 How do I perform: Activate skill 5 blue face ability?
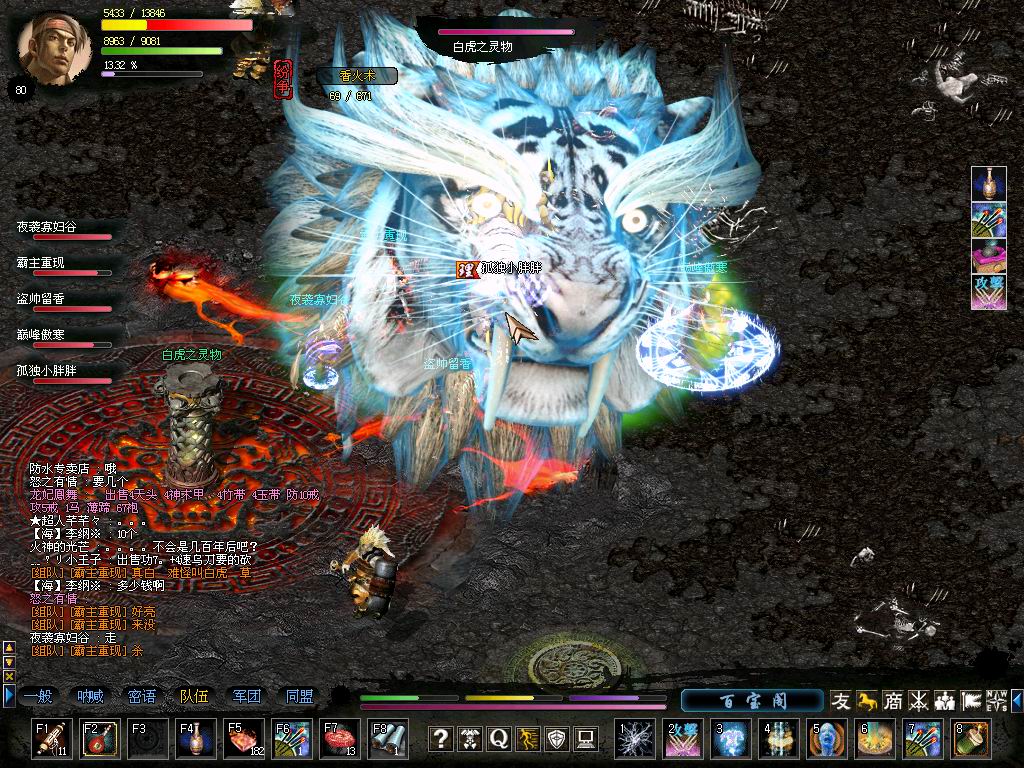pos(827,739)
